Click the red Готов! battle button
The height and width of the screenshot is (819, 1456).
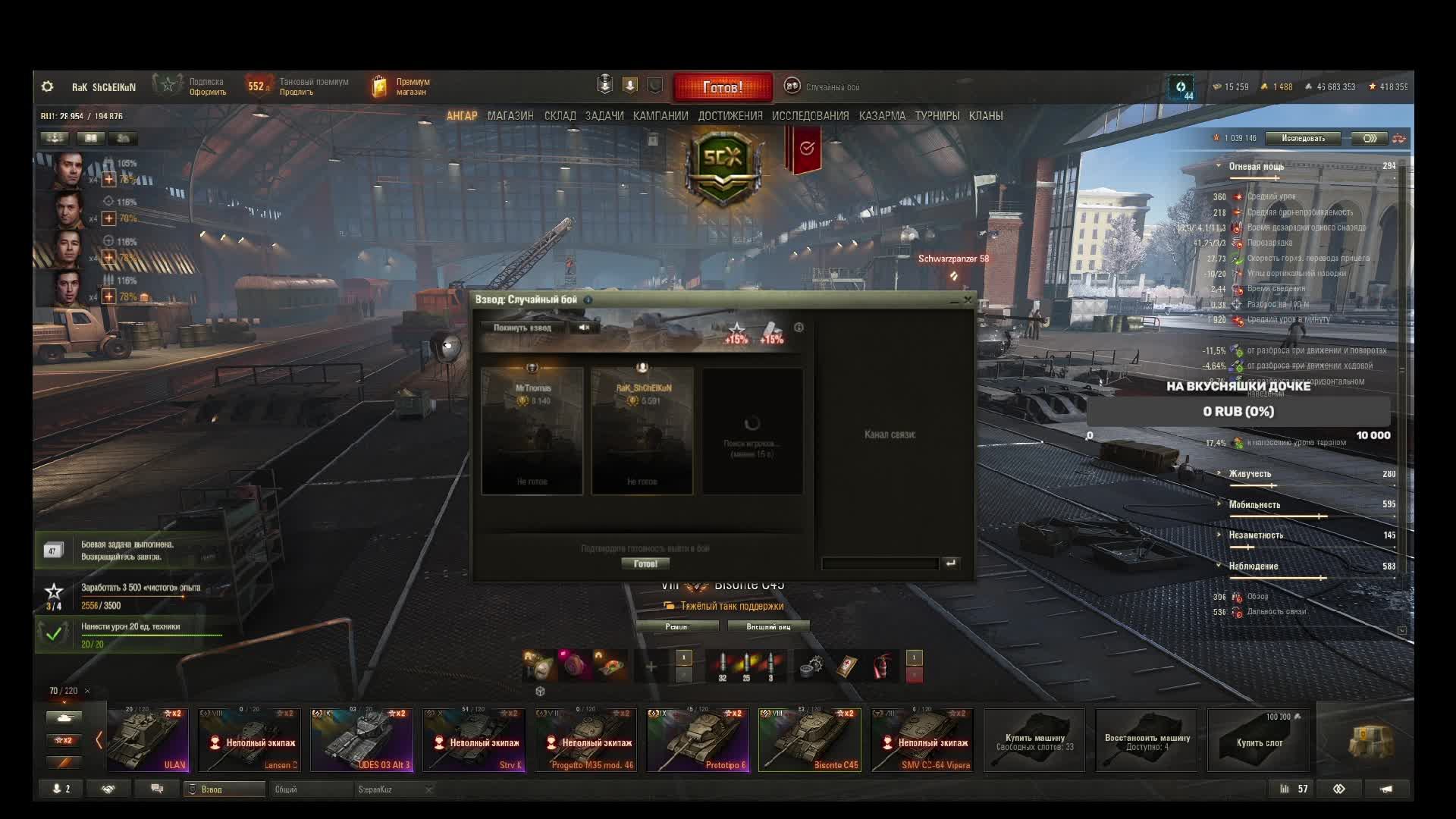point(723,87)
